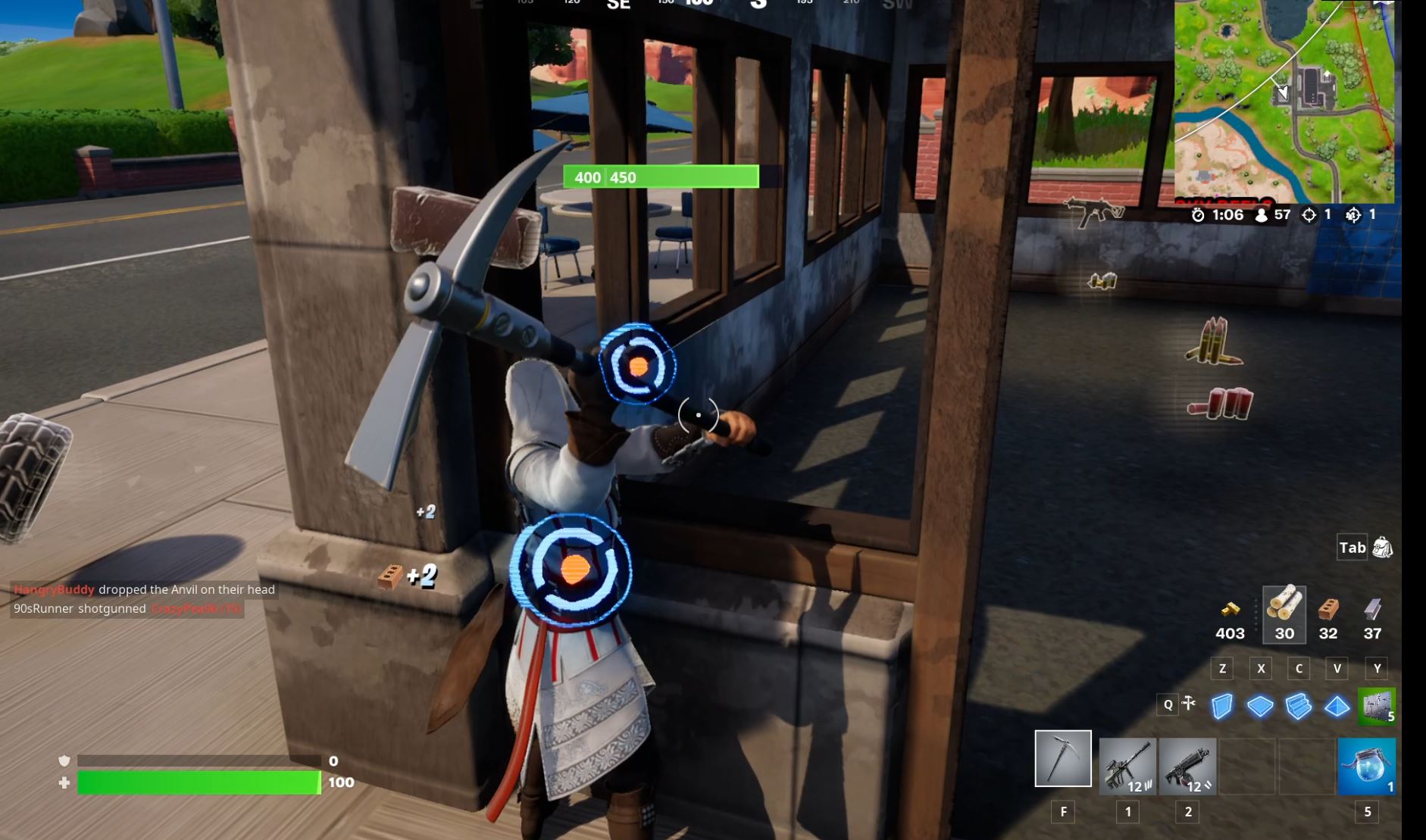
Task: Choose the stairs building piece
Action: coord(1299,706)
